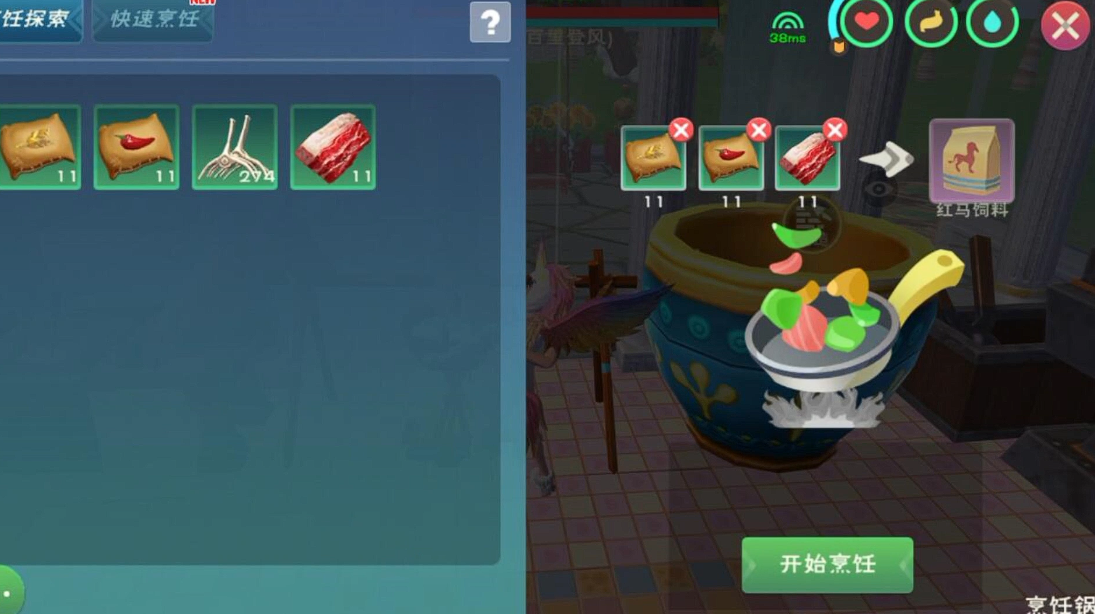Tap the heart health status icon
Screen dimensions: 1095x614
866,24
